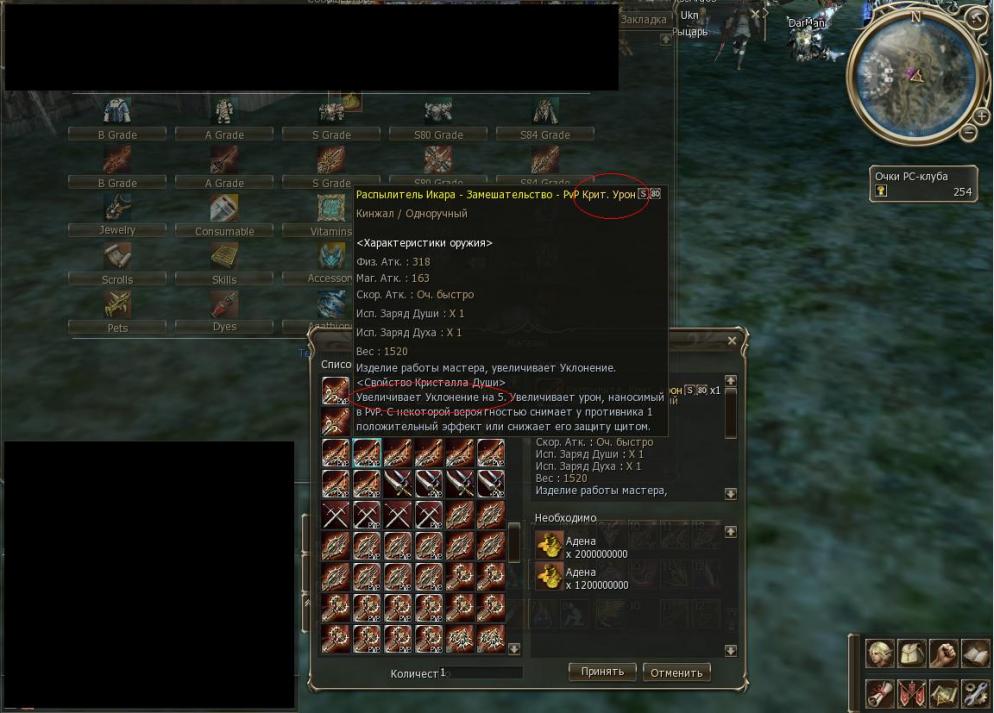The width and height of the screenshot is (994, 713).
Task: Confirm the exchange with the Принять button
Action: point(602,672)
